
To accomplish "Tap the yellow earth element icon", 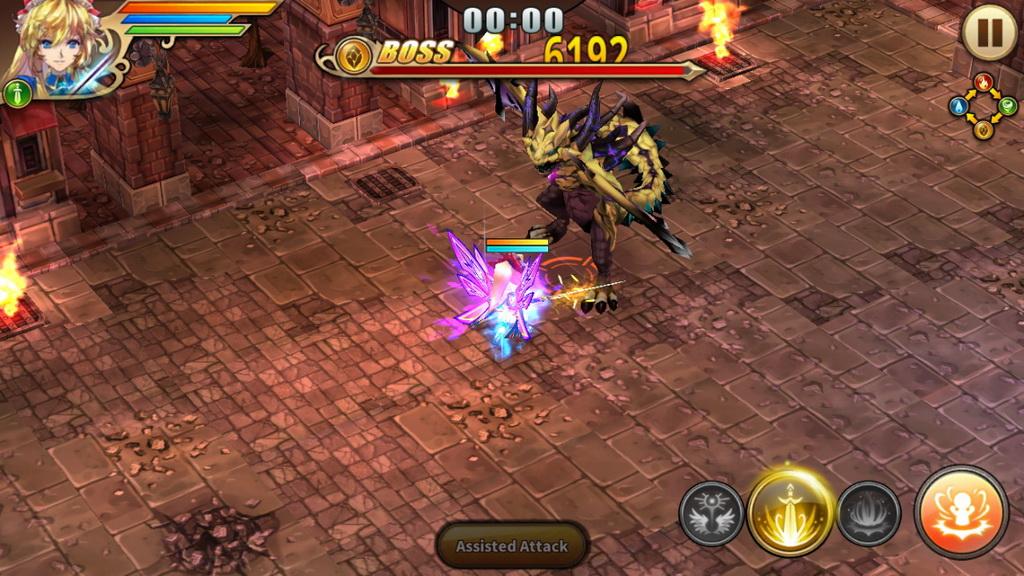I will click(x=983, y=129).
